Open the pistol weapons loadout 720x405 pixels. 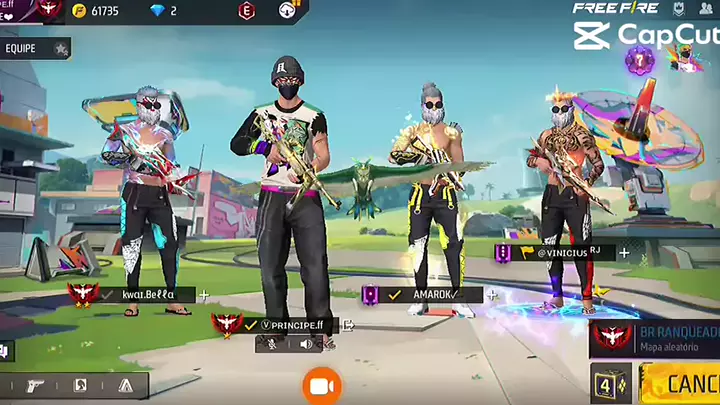tap(36, 385)
